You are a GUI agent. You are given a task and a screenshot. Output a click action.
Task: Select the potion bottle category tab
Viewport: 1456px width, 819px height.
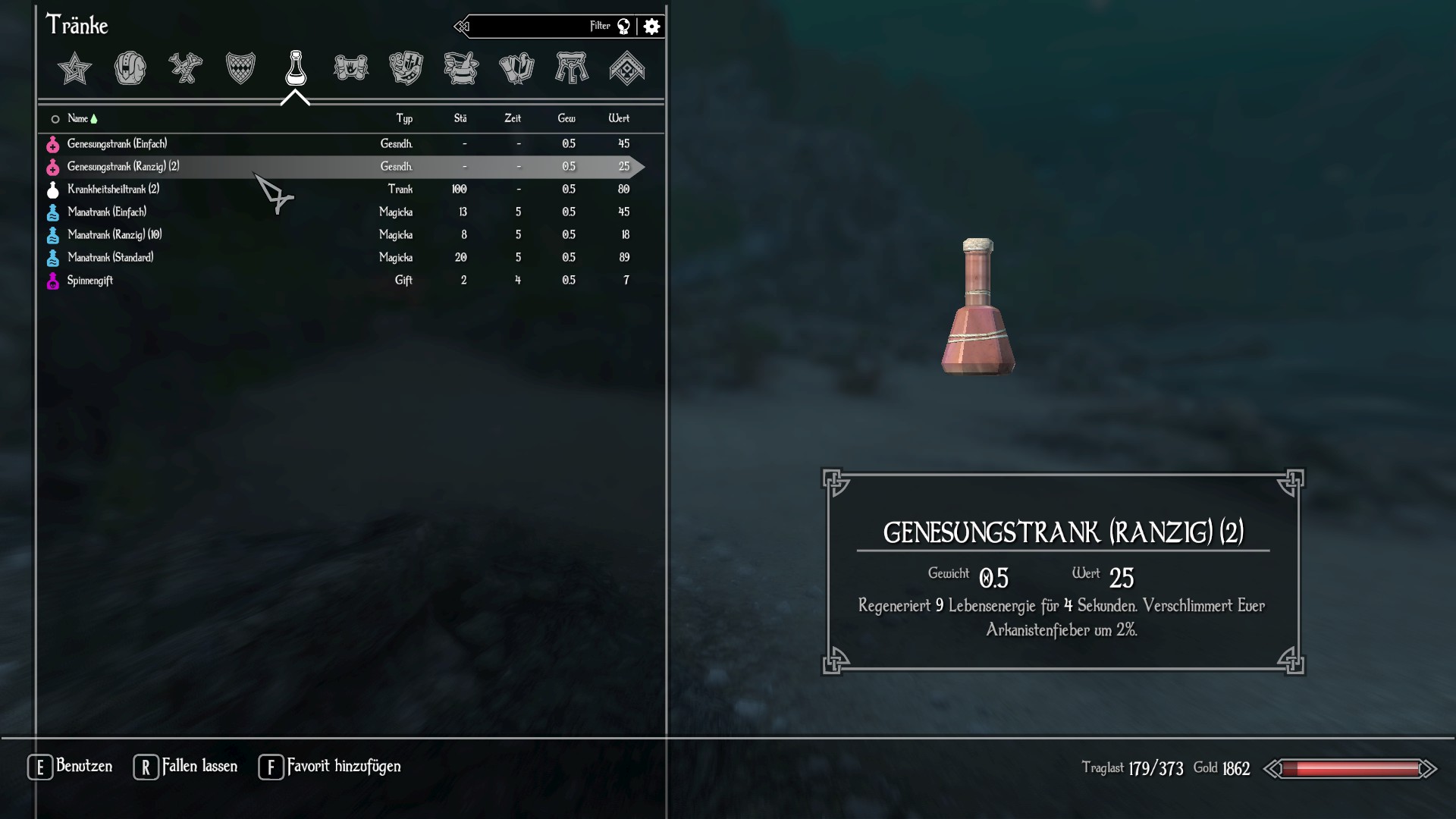click(x=296, y=69)
